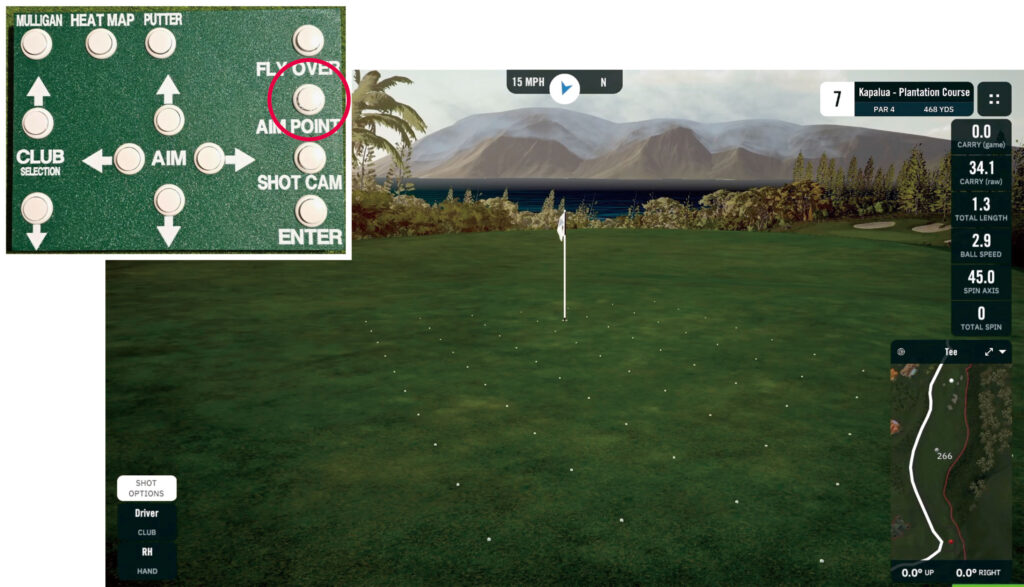Viewport: 1024px width, 587px height.
Task: Trigger the Fly Over keypad button
Action: 308,40
